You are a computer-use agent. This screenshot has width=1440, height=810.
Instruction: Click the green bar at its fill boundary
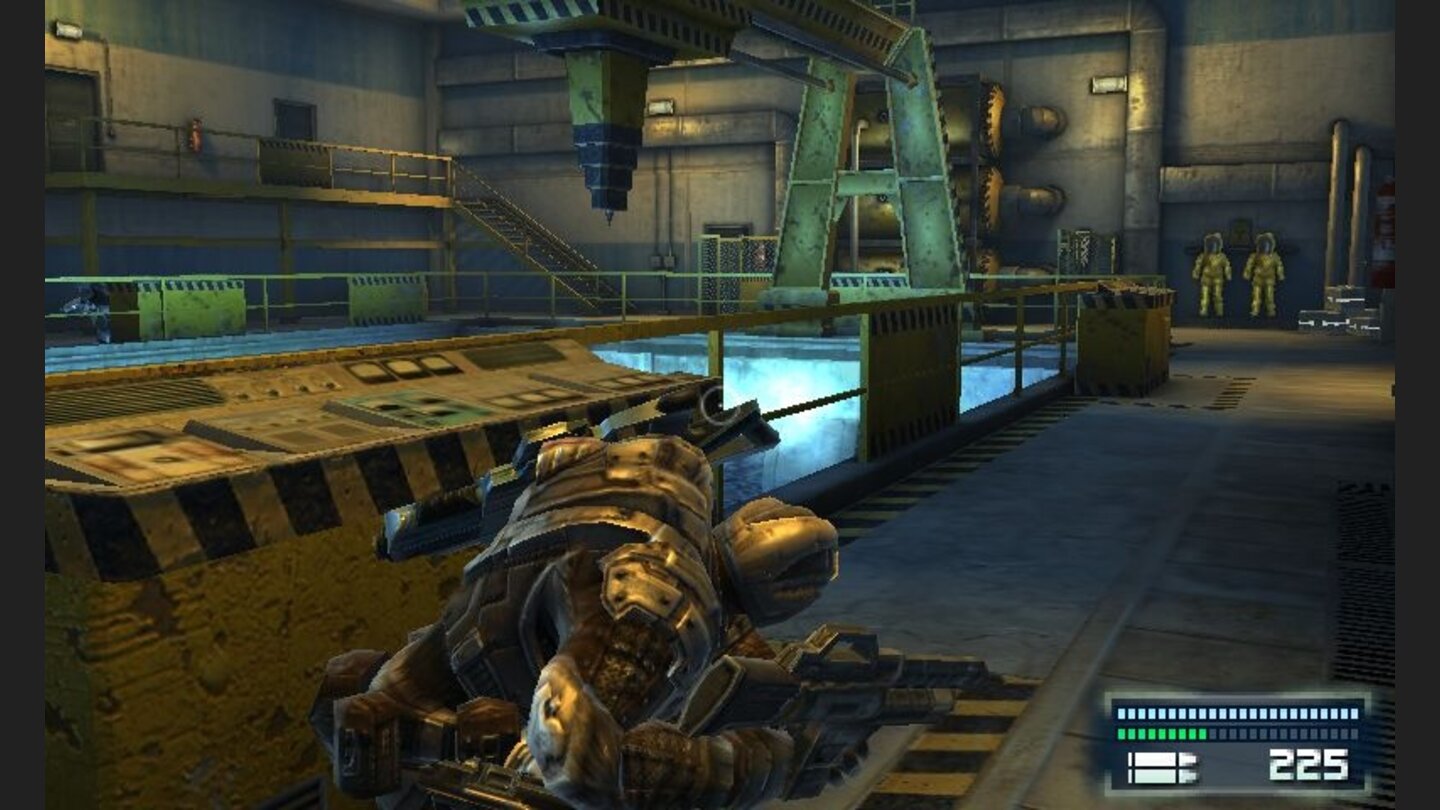tap(1207, 733)
